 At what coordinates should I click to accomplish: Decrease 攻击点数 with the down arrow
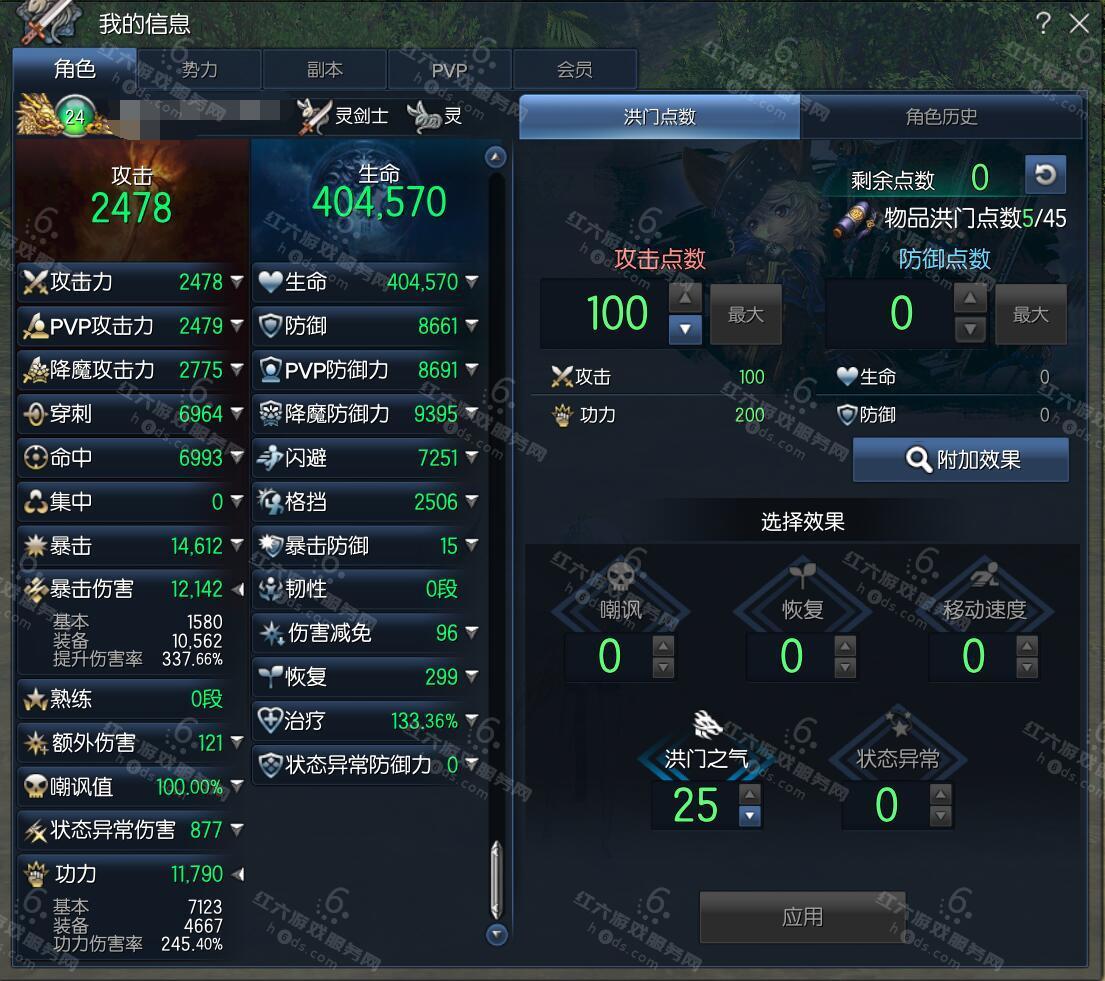tap(685, 328)
